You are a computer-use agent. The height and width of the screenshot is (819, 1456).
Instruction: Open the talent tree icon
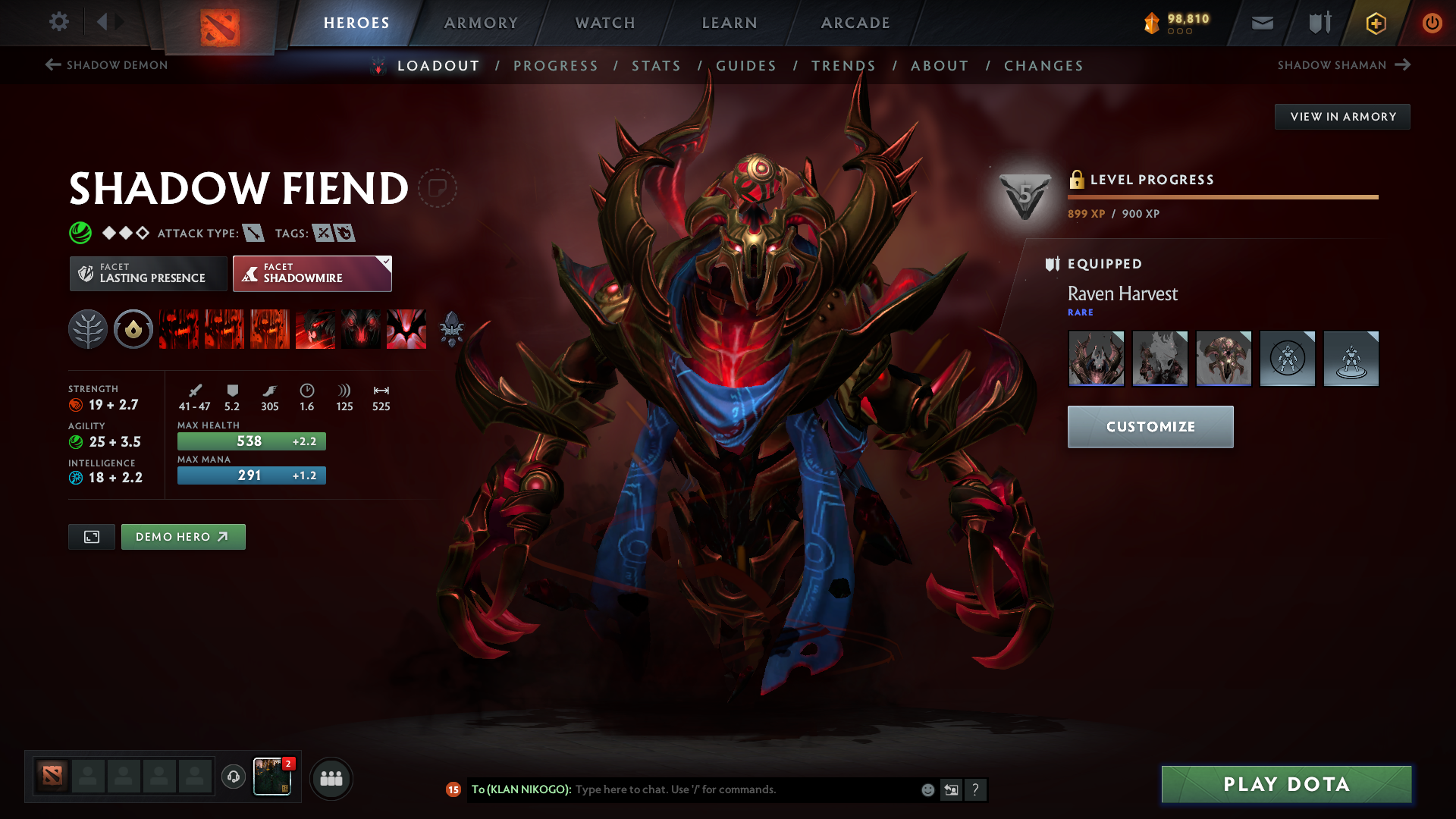(x=88, y=329)
